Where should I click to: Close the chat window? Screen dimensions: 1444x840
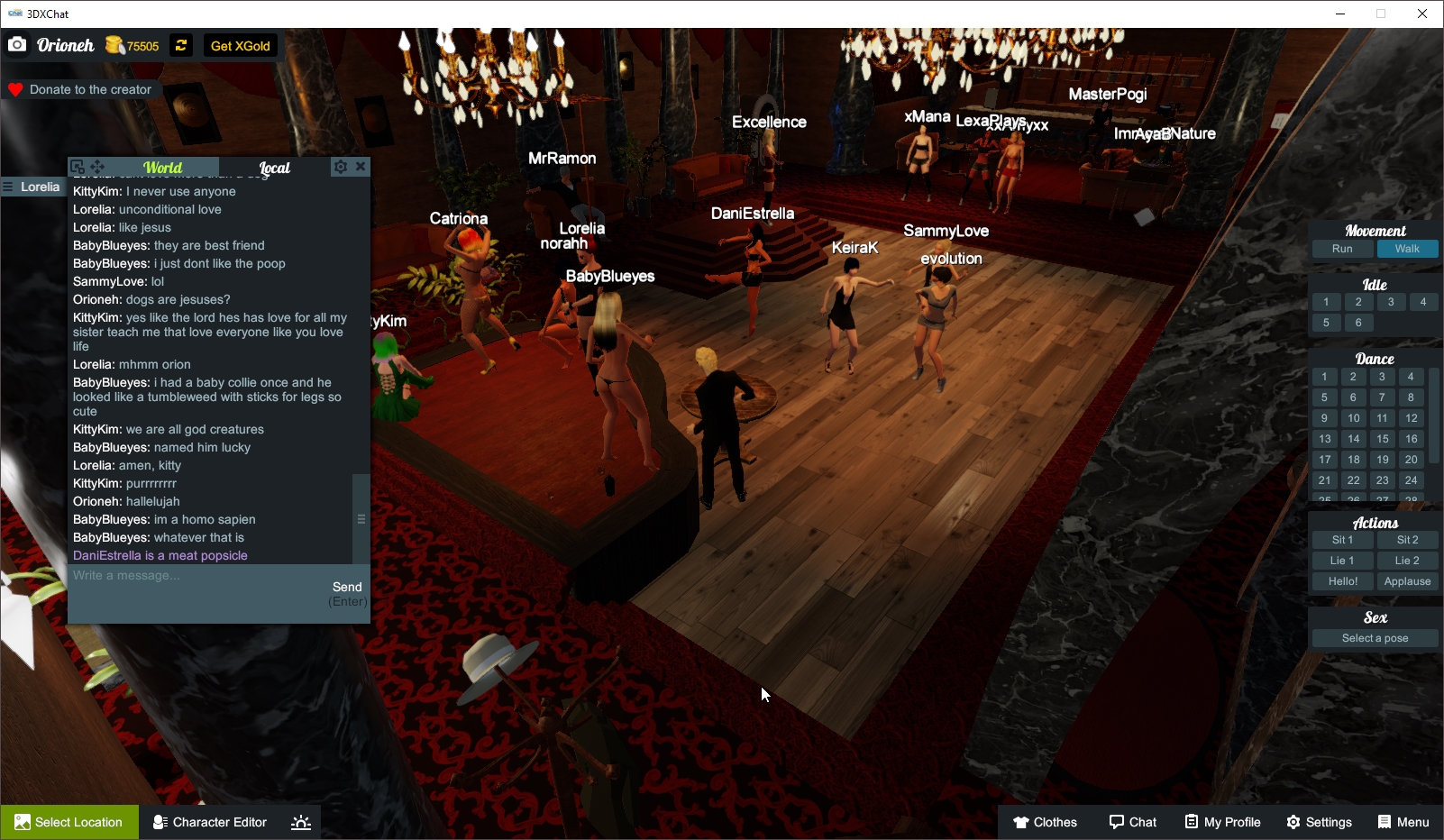361,167
